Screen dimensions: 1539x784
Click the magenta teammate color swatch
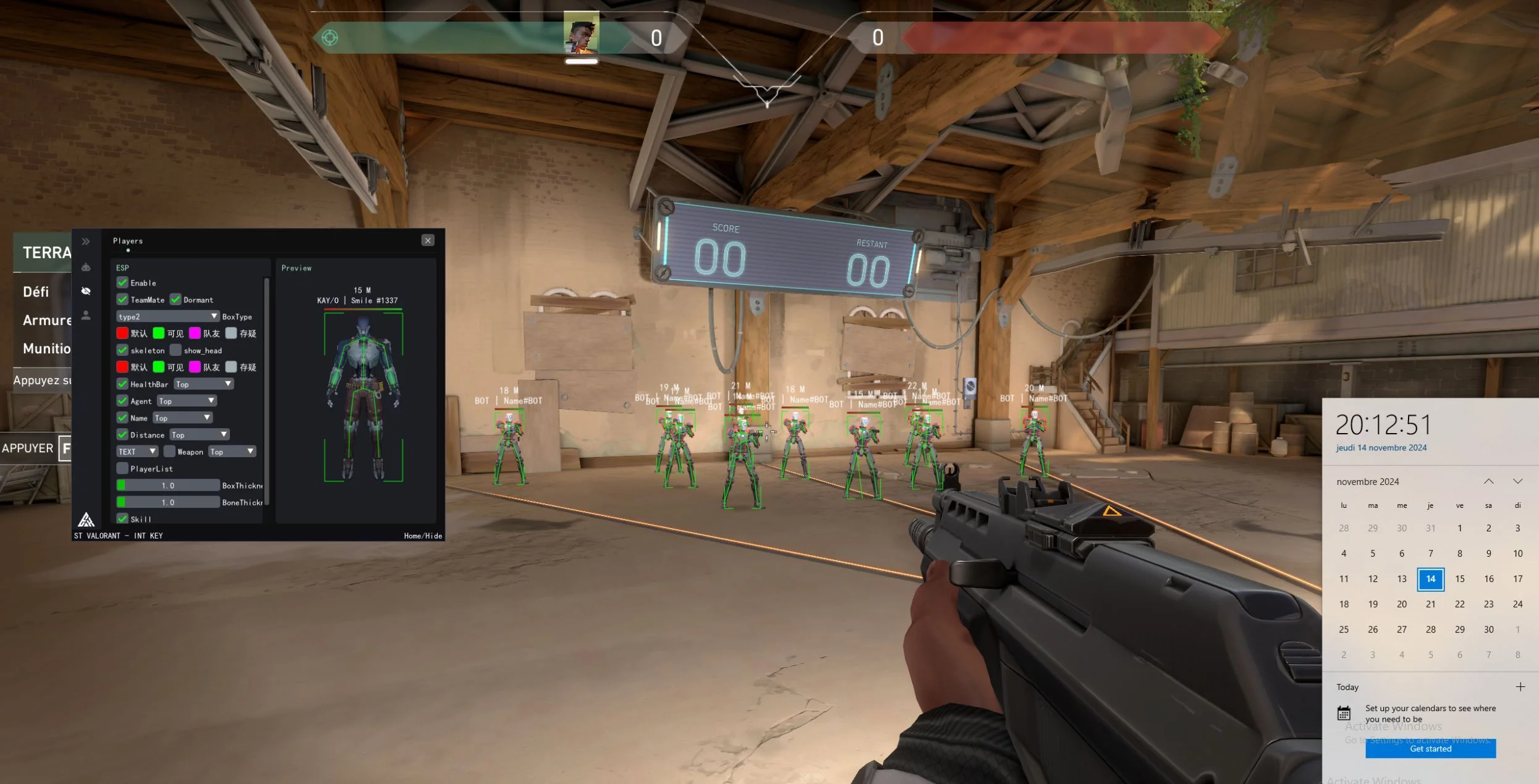tap(195, 334)
